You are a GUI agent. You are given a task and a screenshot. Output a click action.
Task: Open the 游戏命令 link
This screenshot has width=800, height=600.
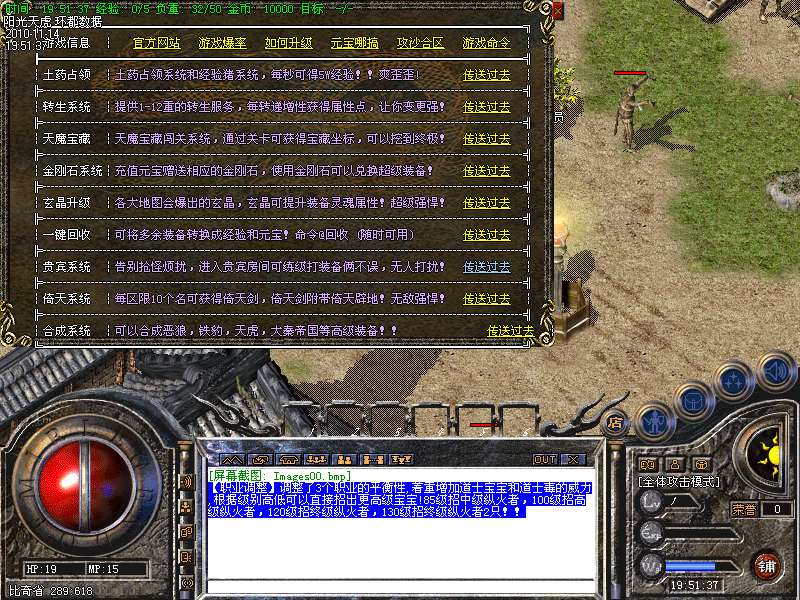tap(486, 43)
